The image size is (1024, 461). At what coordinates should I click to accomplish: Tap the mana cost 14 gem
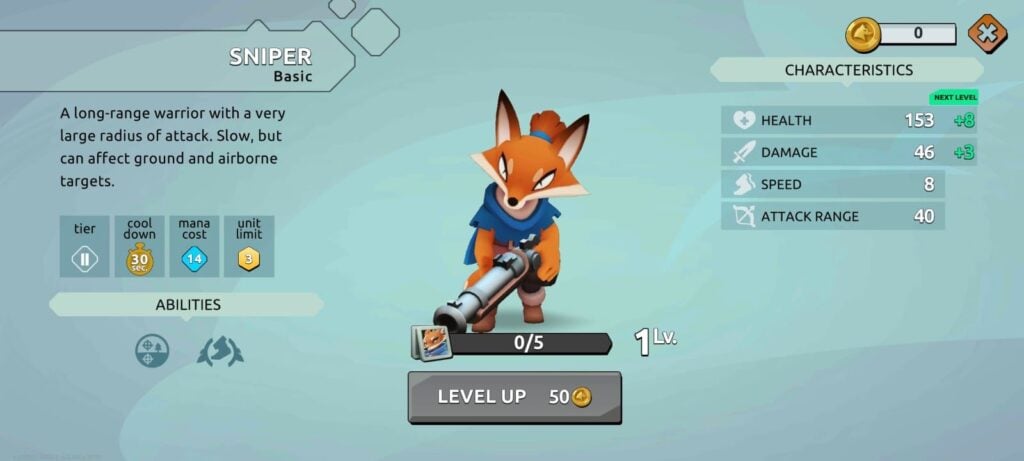194,261
